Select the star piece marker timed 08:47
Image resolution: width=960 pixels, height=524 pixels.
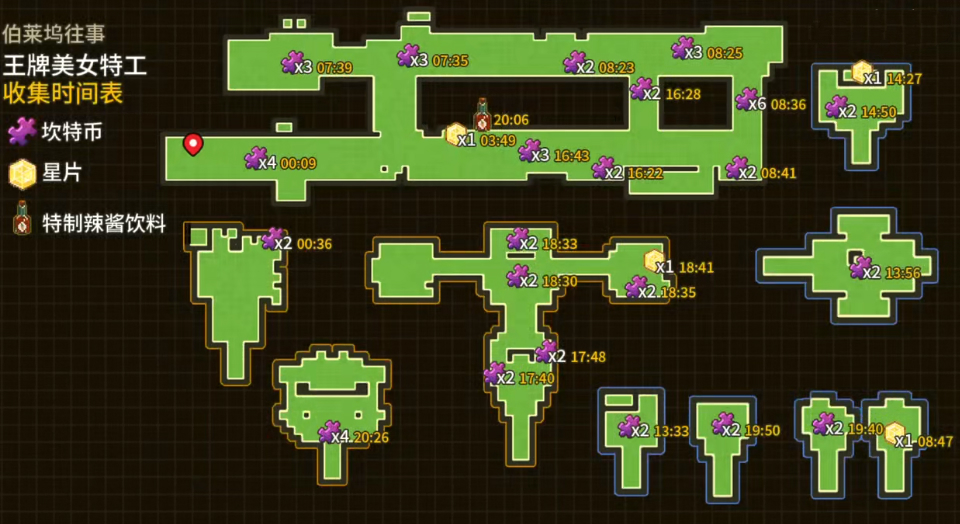[x=895, y=435]
